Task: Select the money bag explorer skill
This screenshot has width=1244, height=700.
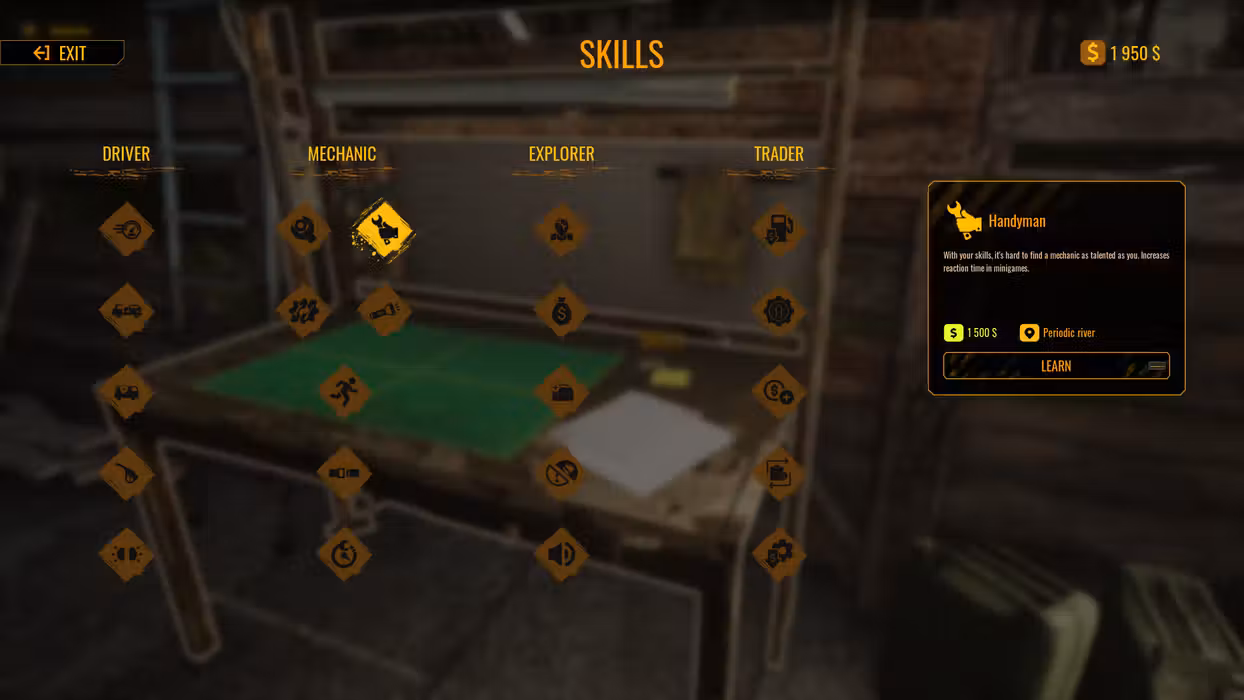Action: (561, 310)
